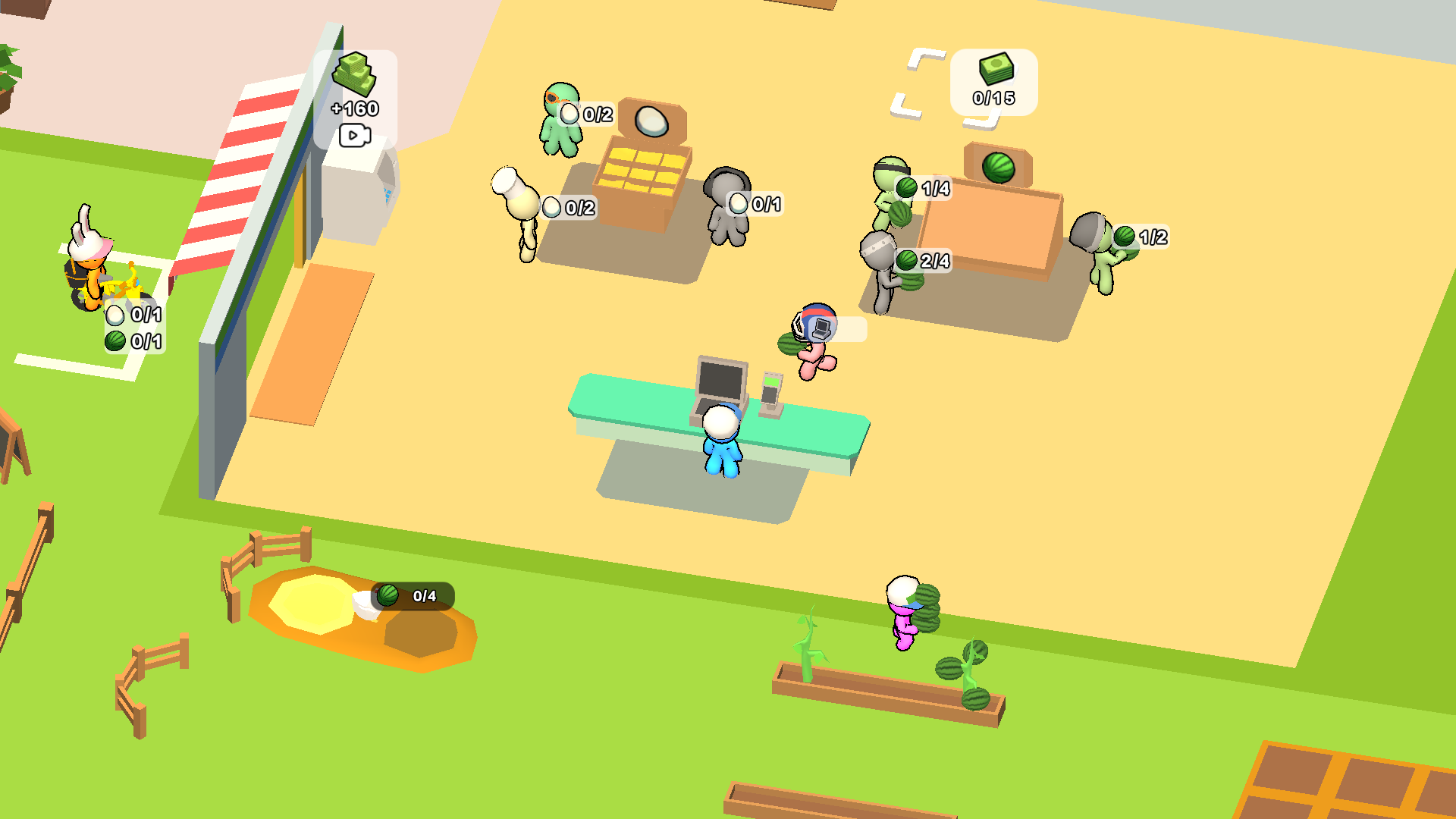Tap the watermelon 0/1 badge near the biker
Image resolution: width=1456 pixels, height=819 pixels.
coord(115,342)
